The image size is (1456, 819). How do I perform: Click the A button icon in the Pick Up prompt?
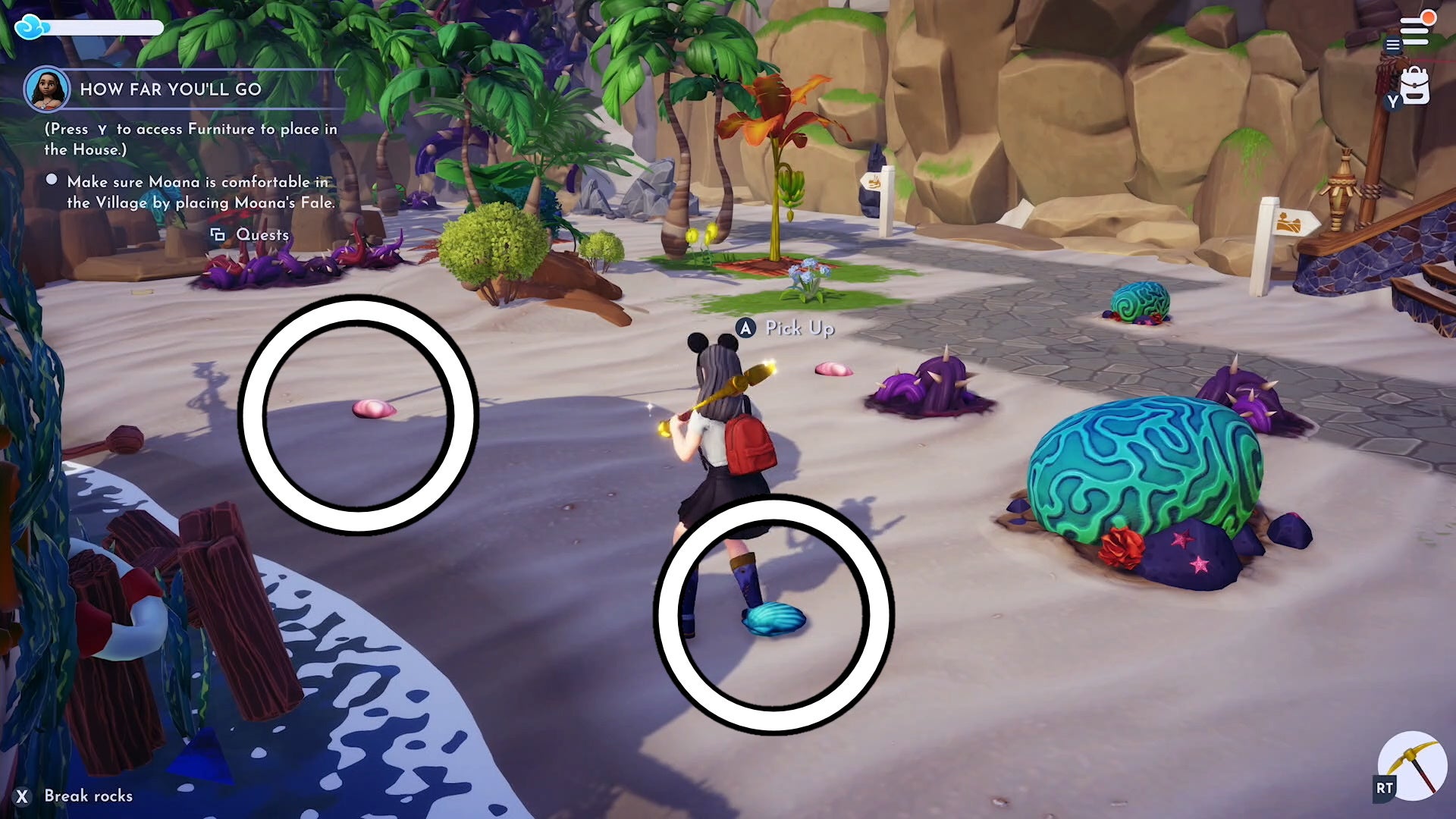745,329
